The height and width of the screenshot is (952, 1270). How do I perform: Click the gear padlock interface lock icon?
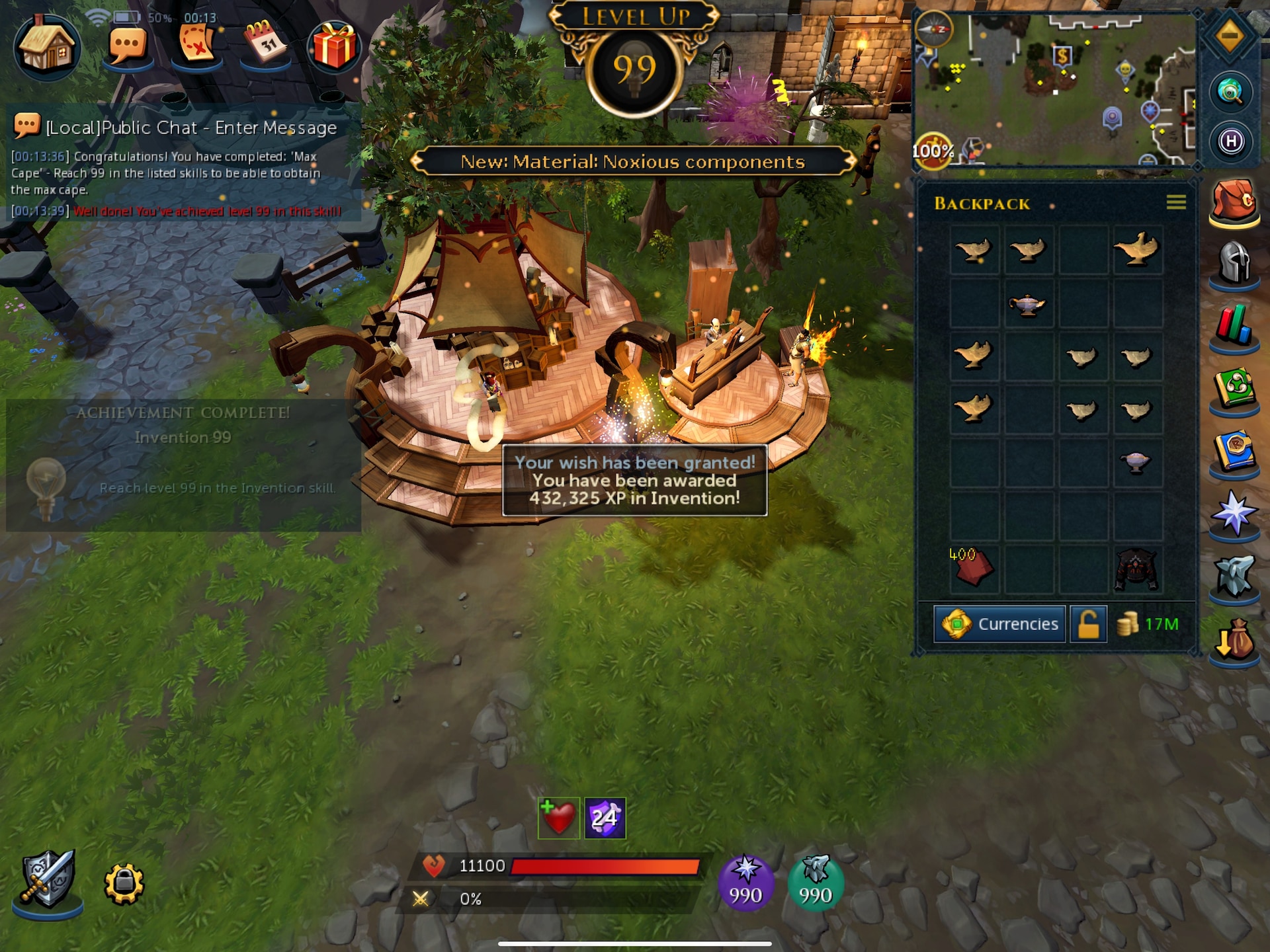[124, 883]
